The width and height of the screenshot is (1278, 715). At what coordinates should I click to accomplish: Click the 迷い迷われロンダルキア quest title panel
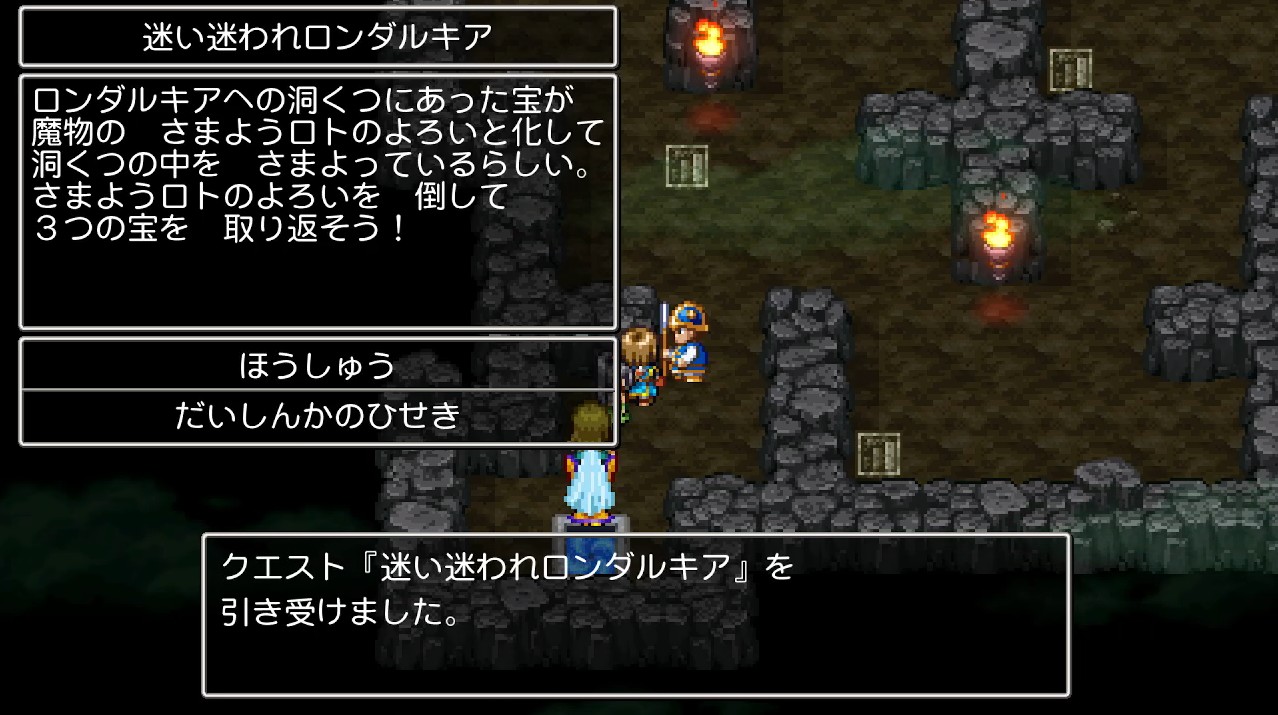coord(318,37)
